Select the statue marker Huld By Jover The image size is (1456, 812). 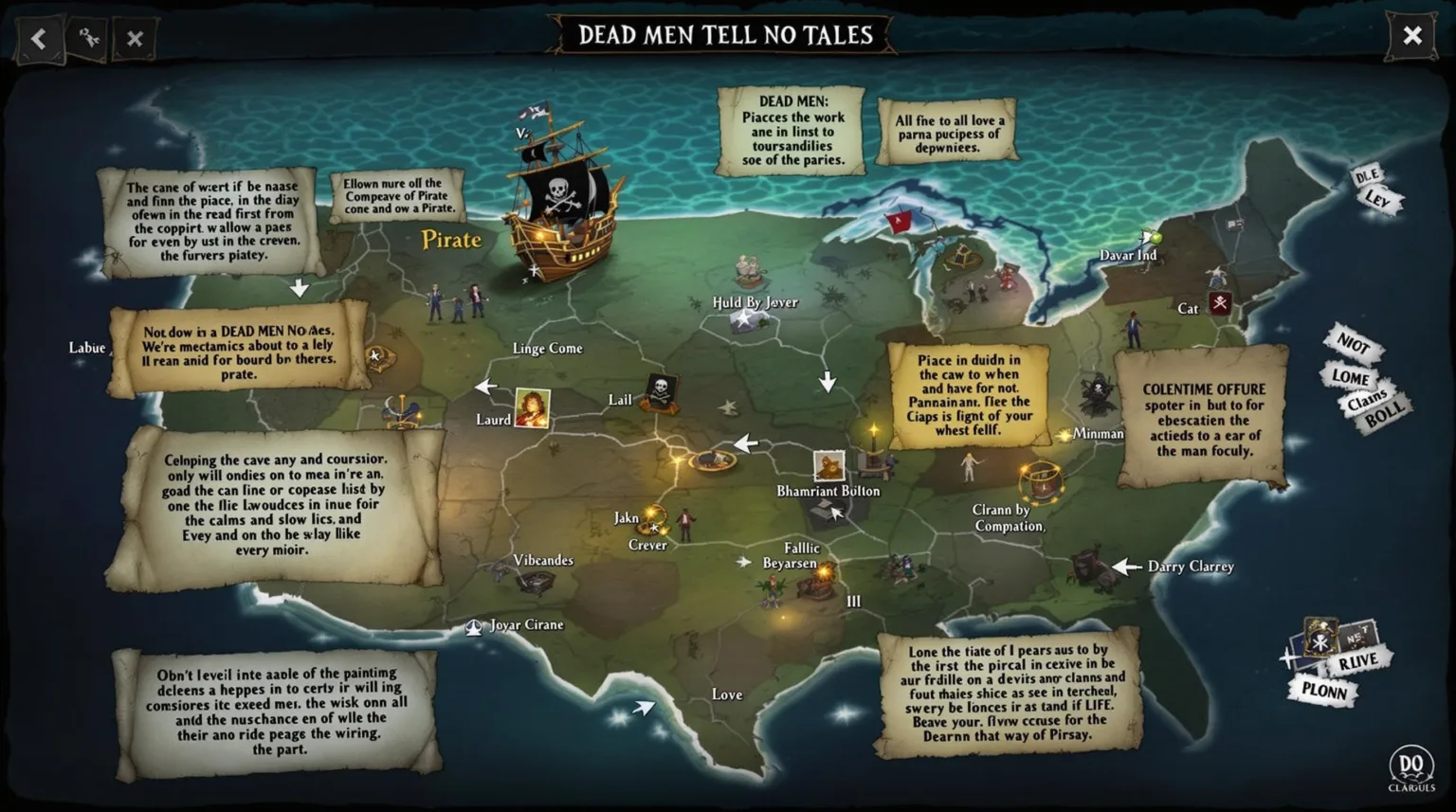(746, 270)
